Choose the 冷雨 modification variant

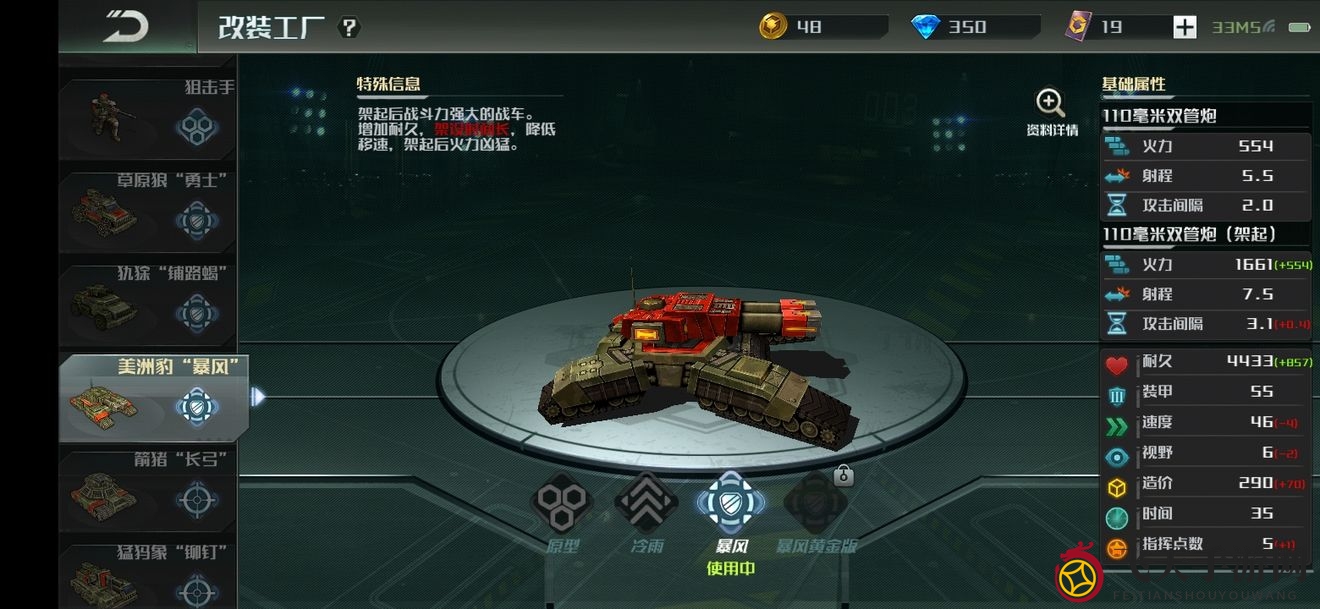click(x=646, y=504)
